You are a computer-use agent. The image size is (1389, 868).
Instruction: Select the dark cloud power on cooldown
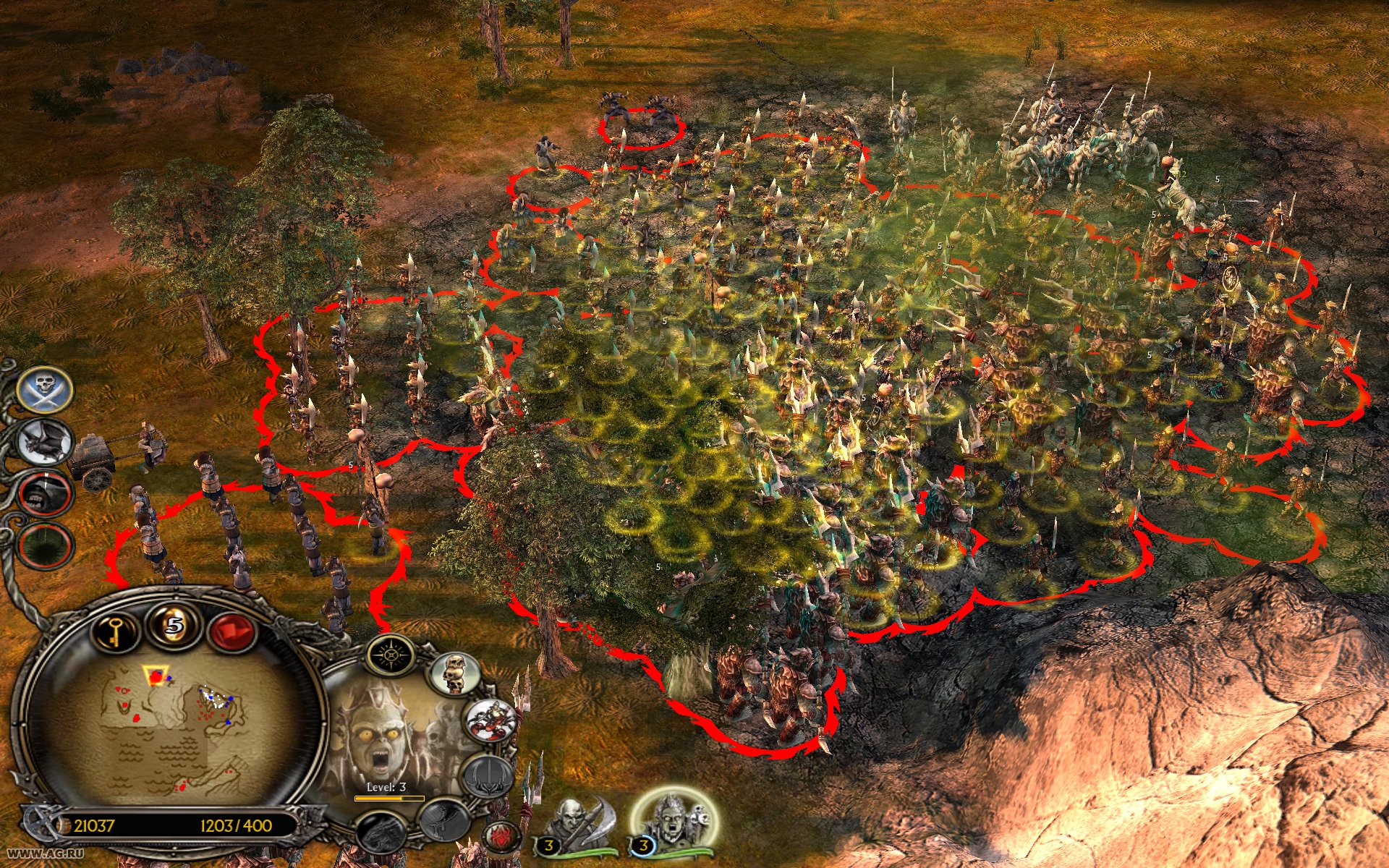(x=45, y=547)
